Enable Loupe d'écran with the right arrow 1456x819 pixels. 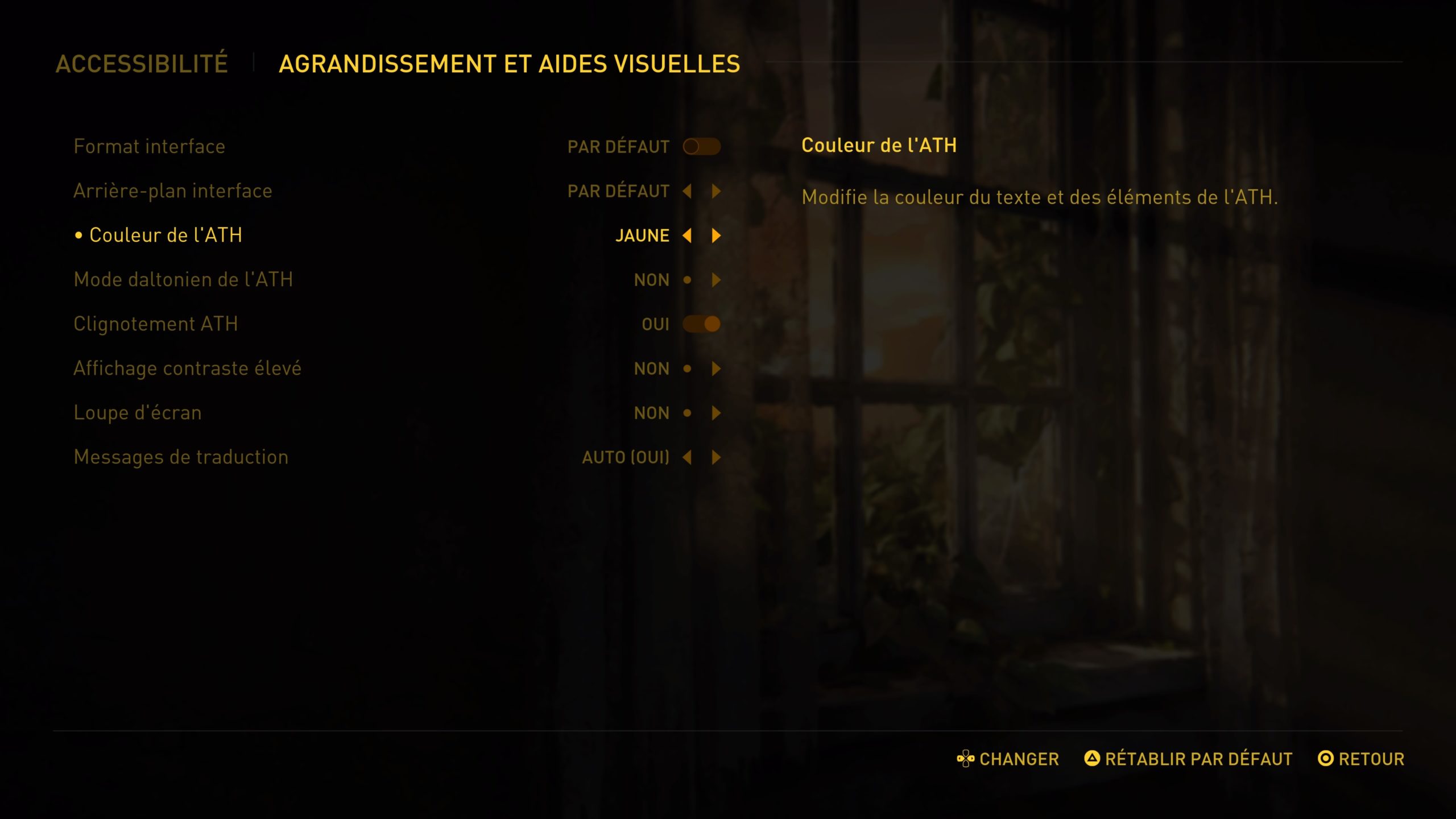coord(716,413)
